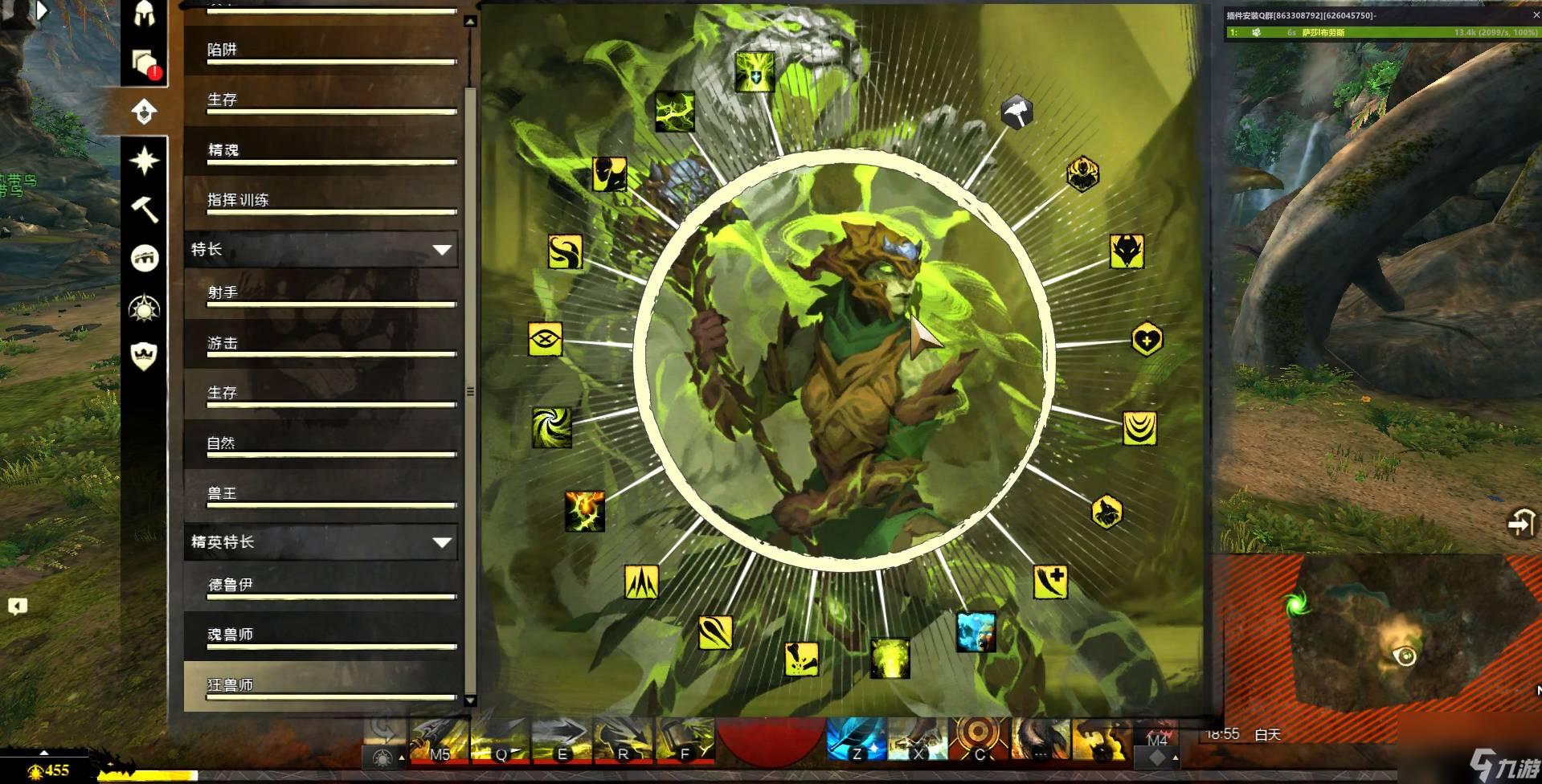Select the hammer node on the wheel

click(x=1016, y=112)
